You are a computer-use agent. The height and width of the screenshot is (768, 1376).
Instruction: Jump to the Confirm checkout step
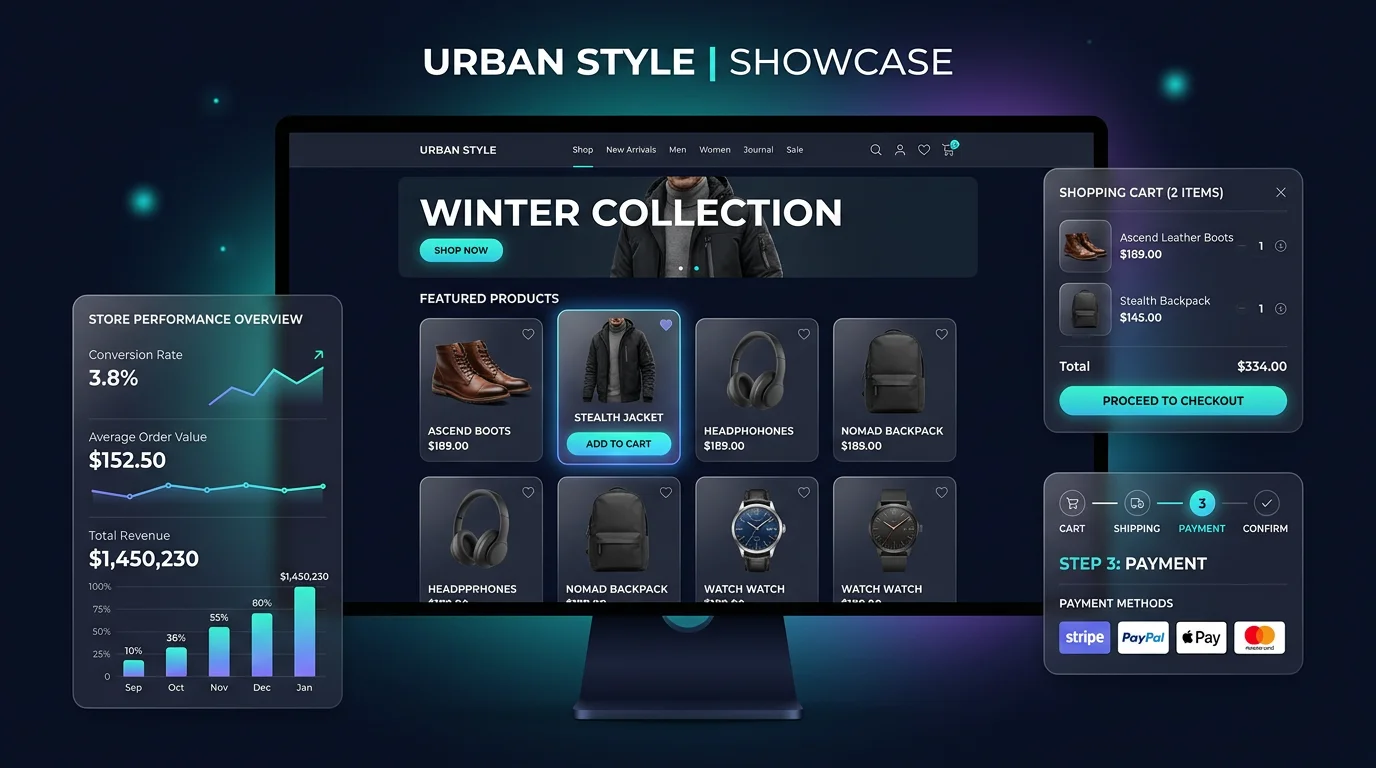click(1266, 504)
